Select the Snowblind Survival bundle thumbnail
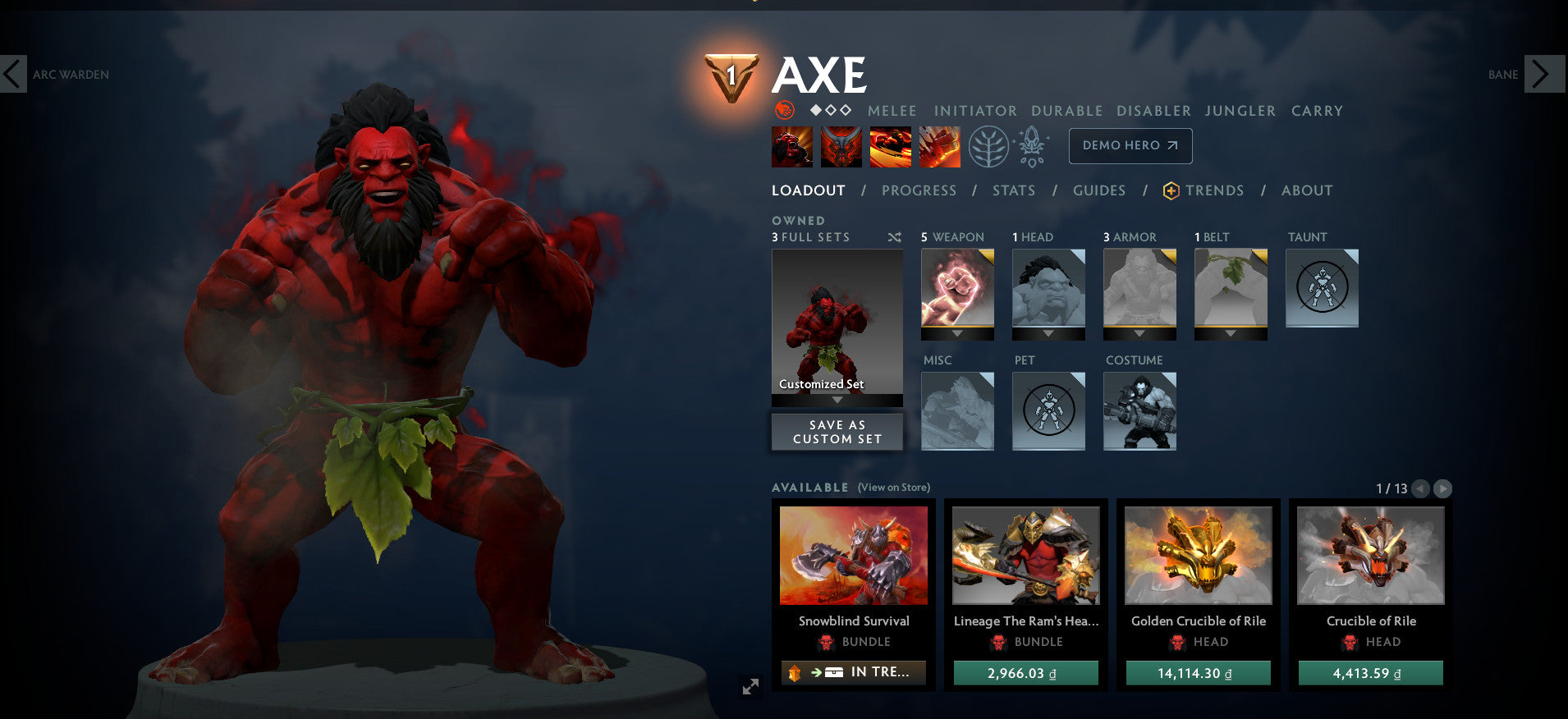The image size is (1568, 719). (x=852, y=555)
